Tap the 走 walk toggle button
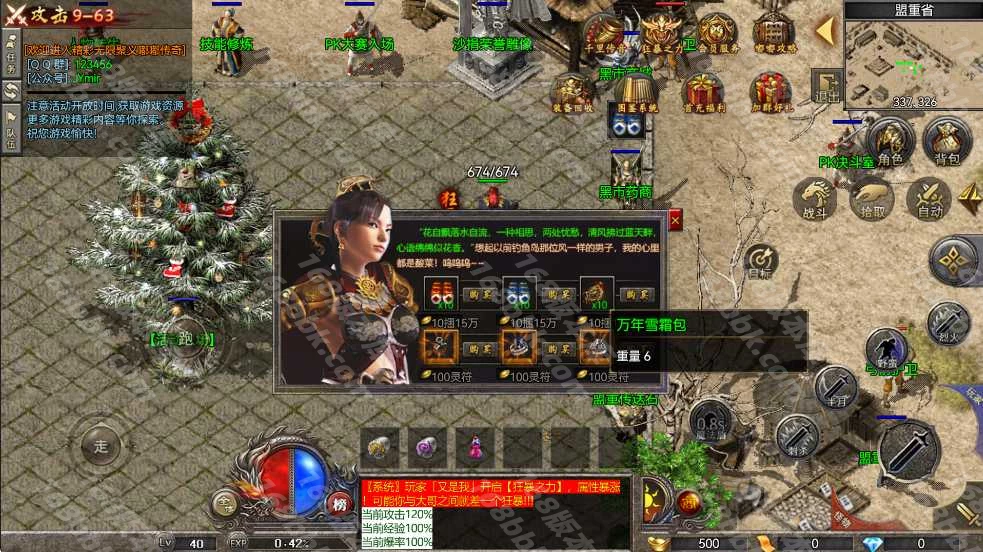The height and width of the screenshot is (552, 983). (x=100, y=446)
